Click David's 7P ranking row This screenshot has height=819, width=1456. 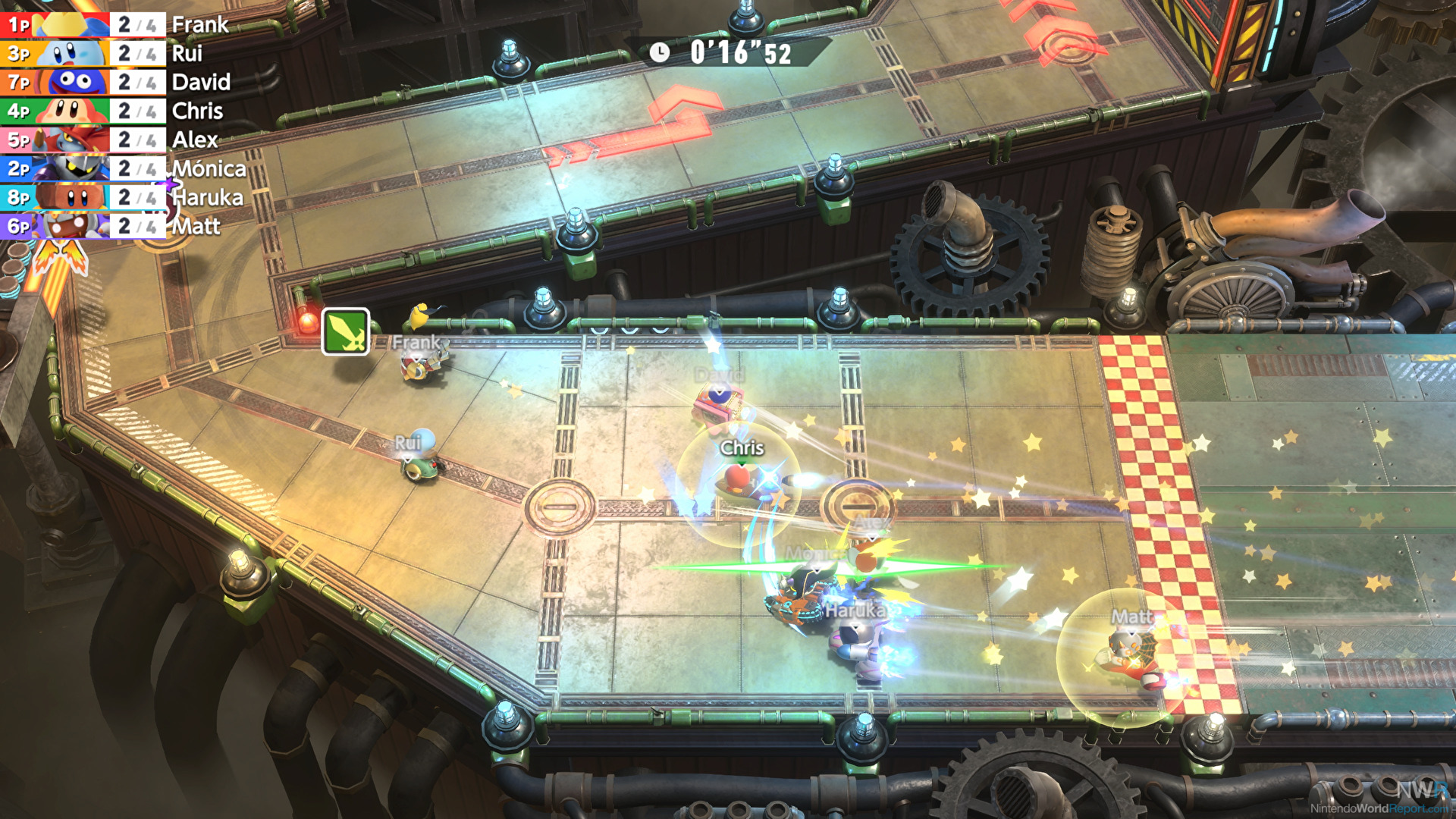(x=121, y=82)
